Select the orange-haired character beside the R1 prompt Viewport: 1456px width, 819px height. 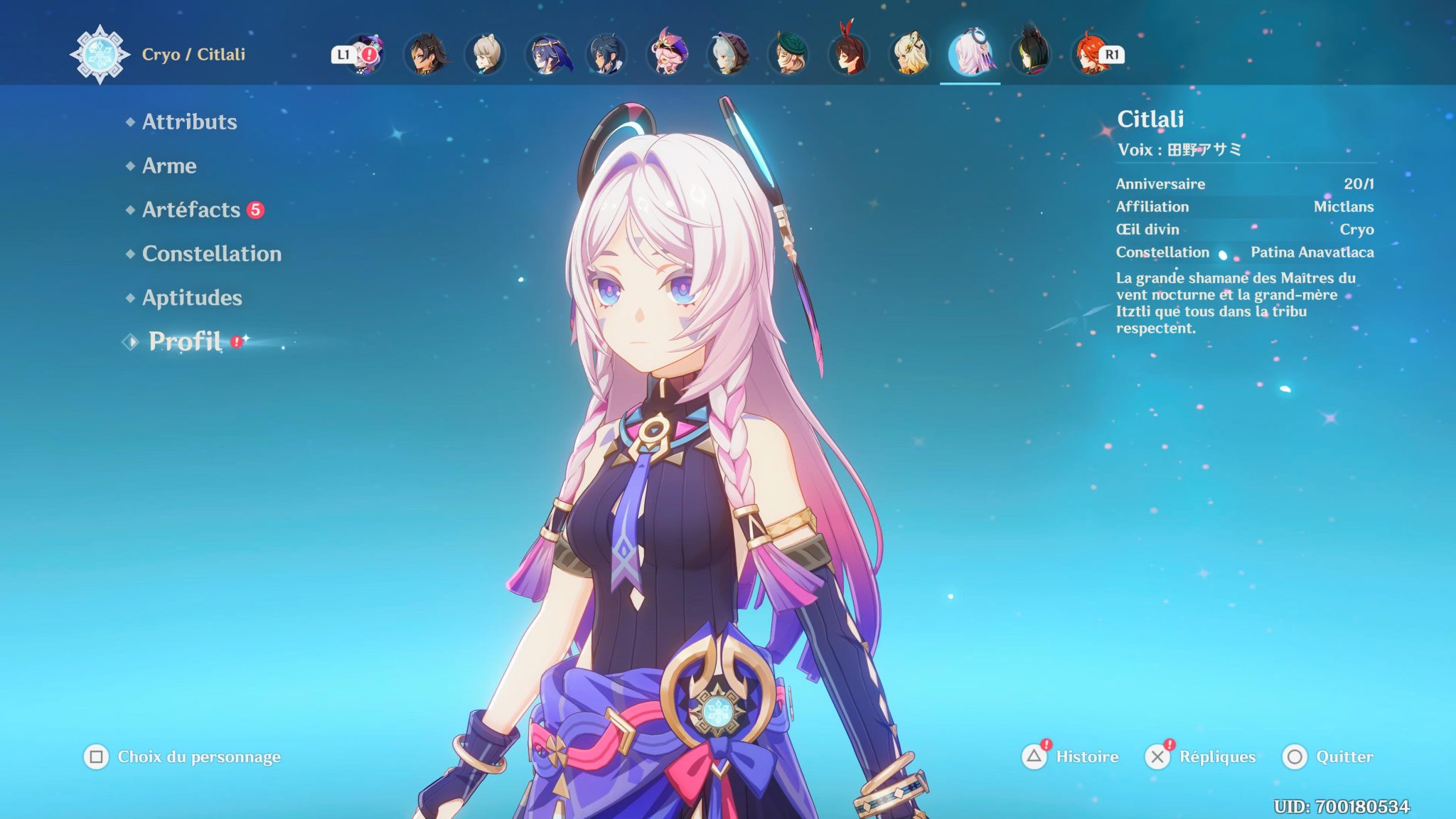(x=1089, y=53)
